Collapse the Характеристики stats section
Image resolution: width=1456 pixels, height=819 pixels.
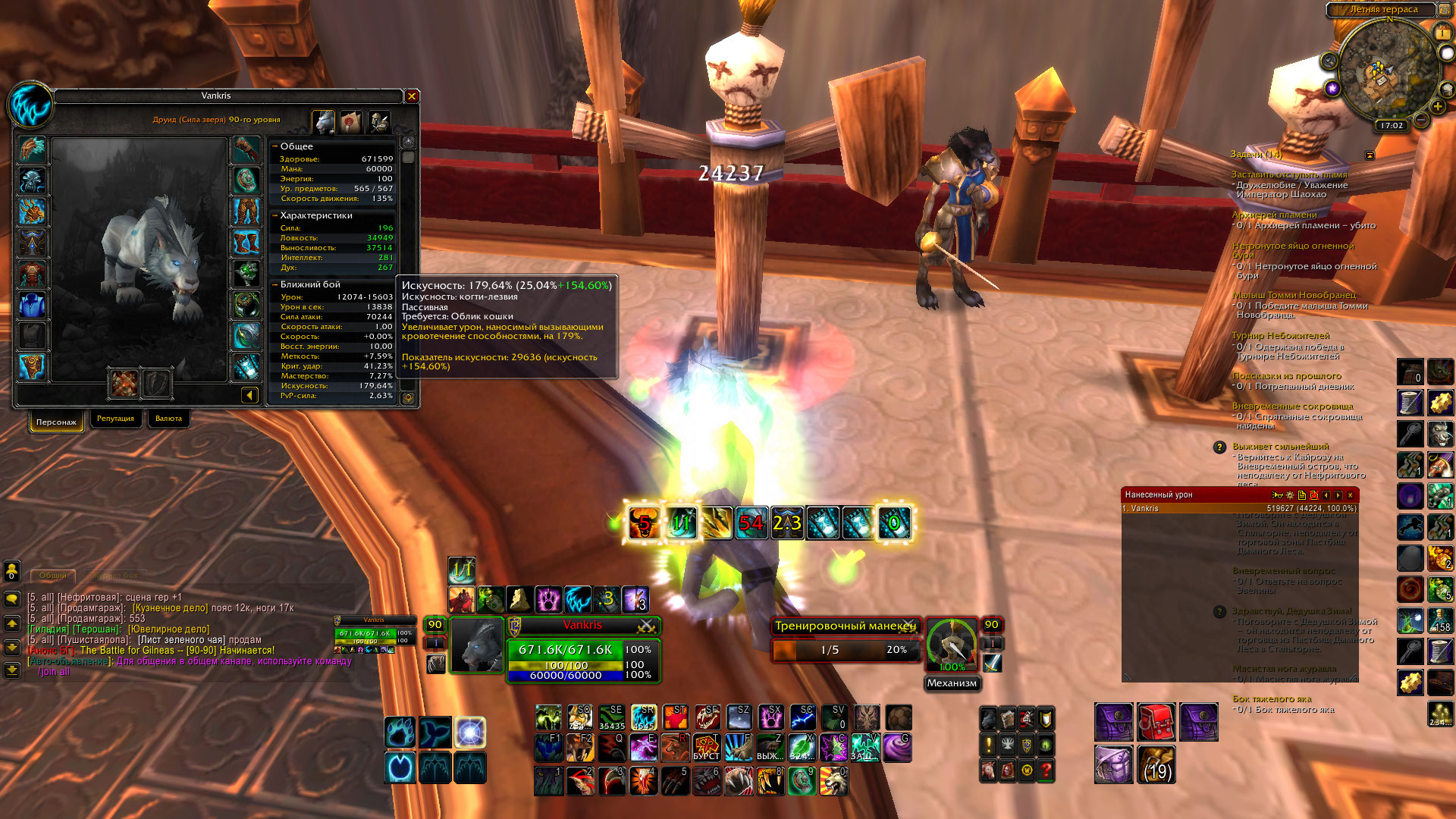pyautogui.click(x=275, y=215)
